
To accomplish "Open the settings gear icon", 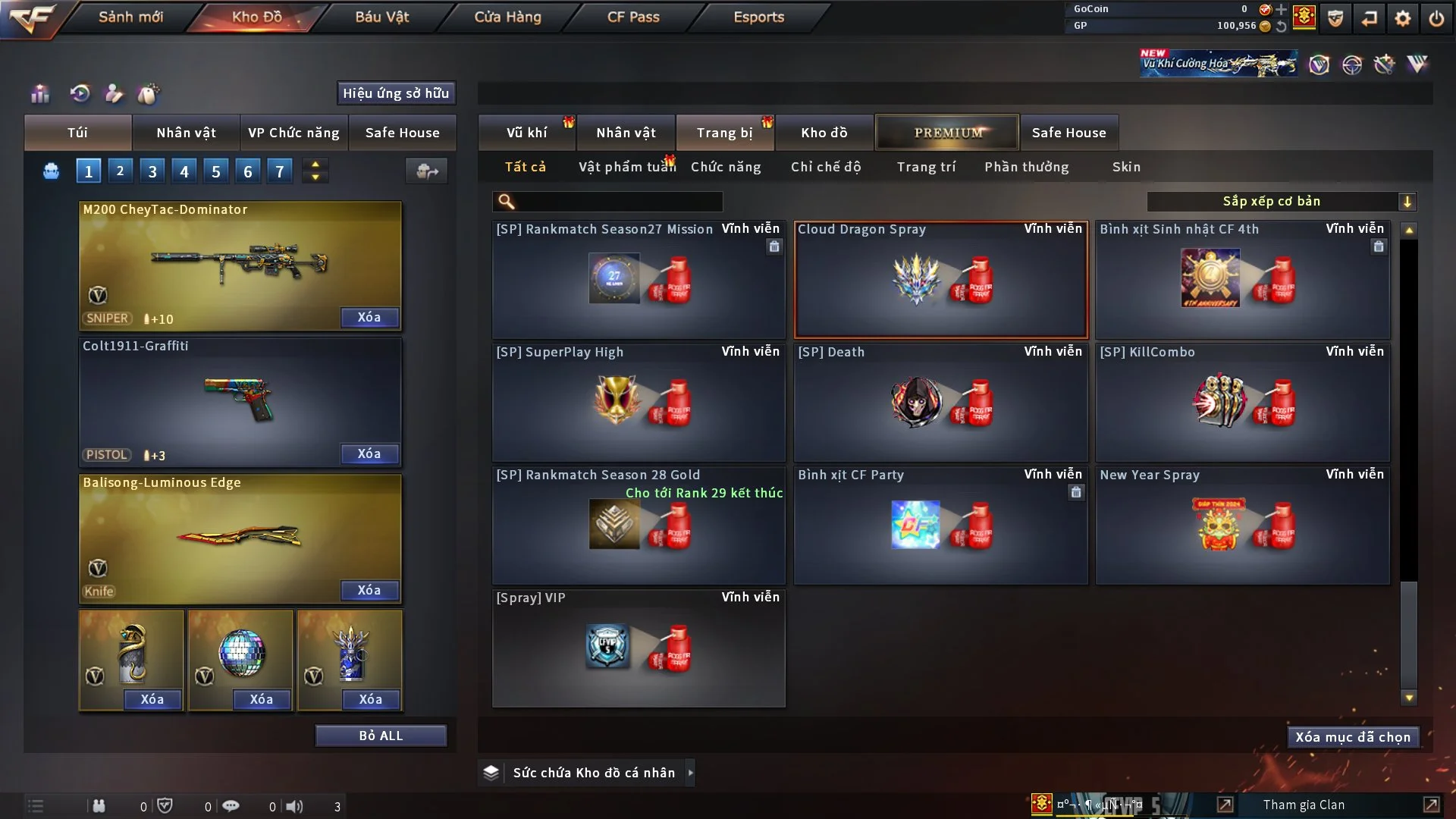I will click(x=1403, y=18).
